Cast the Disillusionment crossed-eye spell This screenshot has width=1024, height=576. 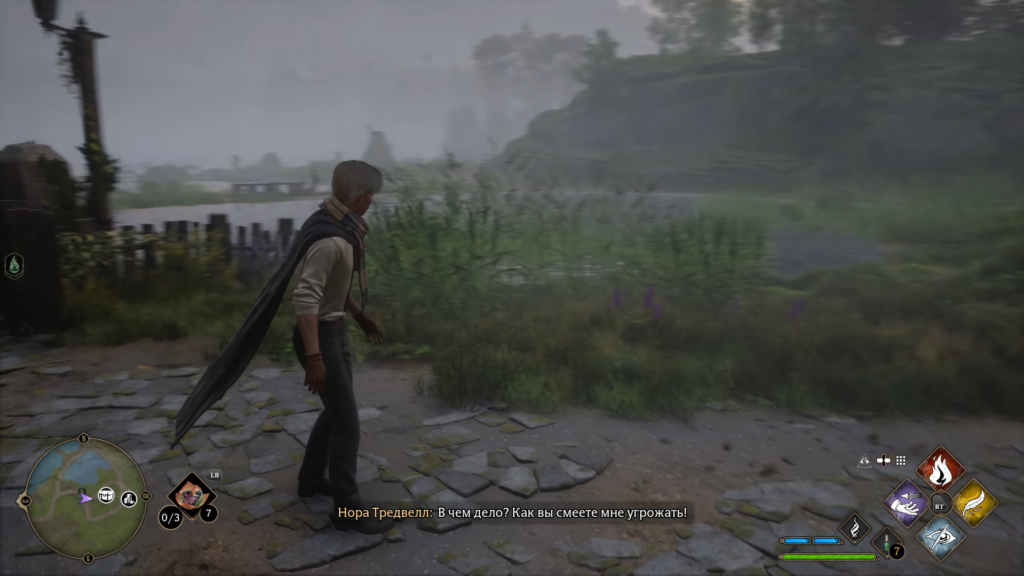coord(940,536)
